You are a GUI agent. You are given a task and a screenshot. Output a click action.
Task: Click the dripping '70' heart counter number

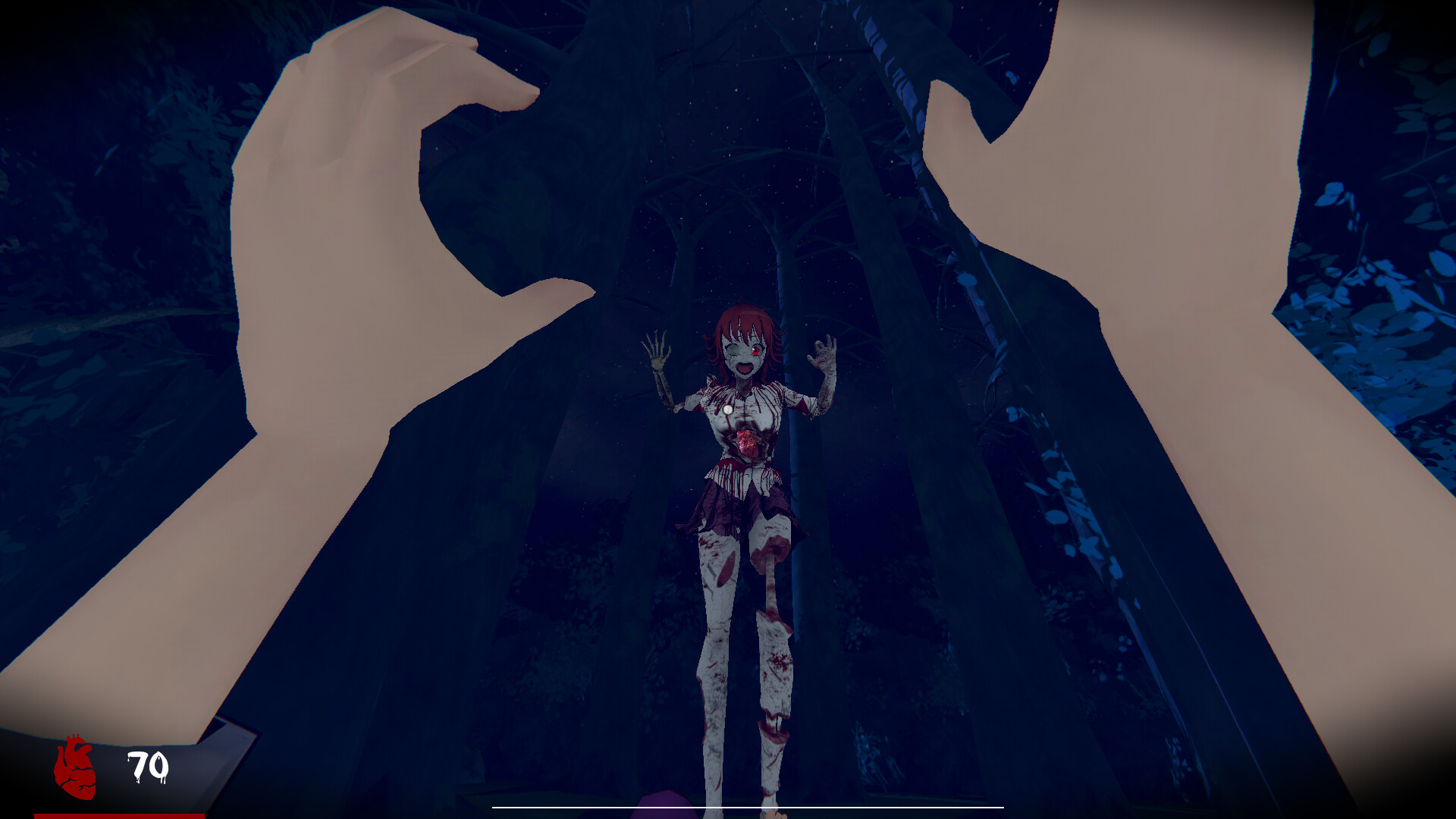(x=146, y=766)
